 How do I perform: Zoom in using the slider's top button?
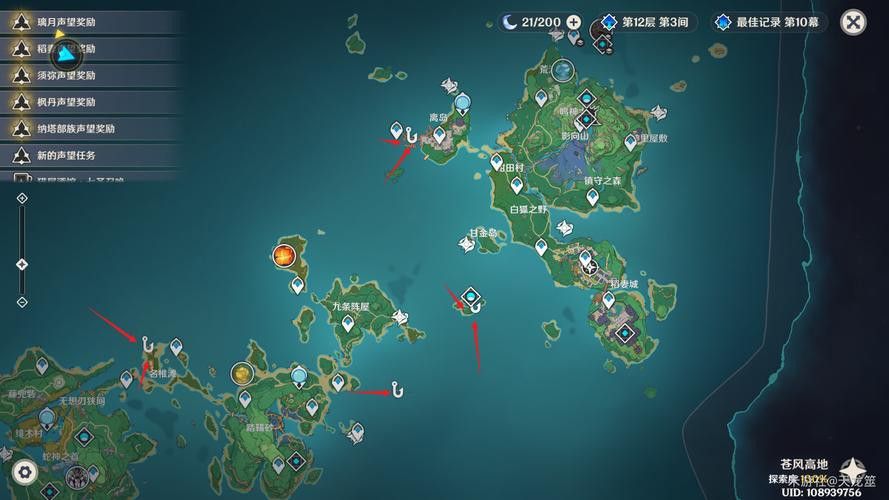tap(22, 198)
